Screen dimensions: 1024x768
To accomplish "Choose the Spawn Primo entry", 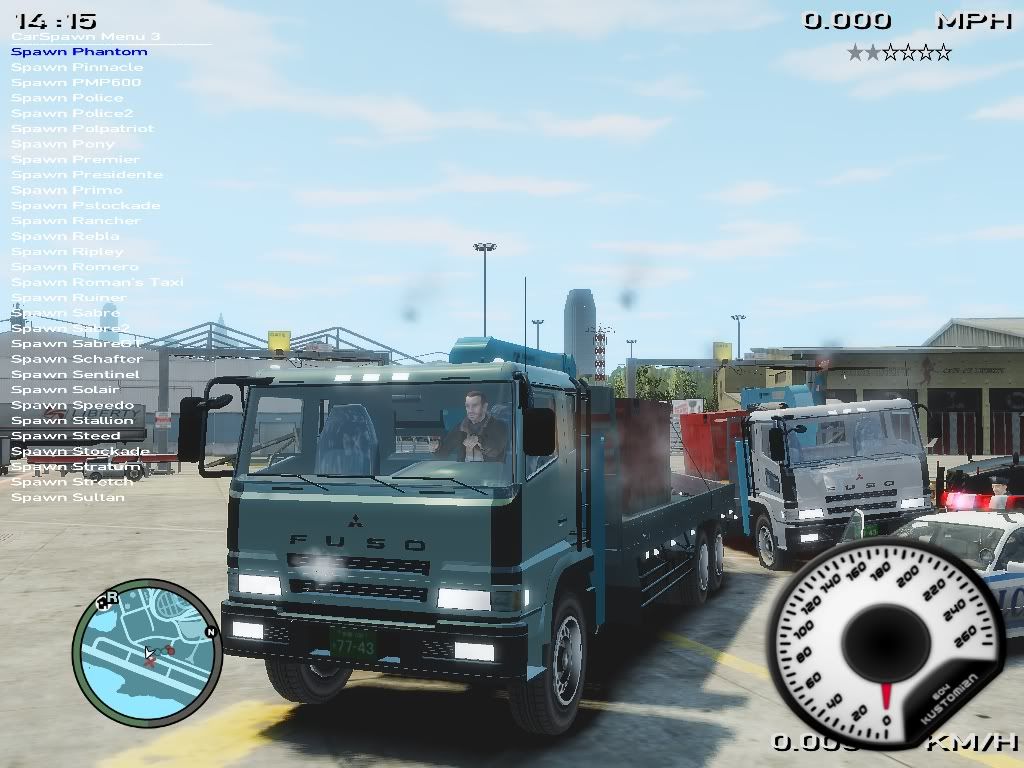I will tap(67, 190).
